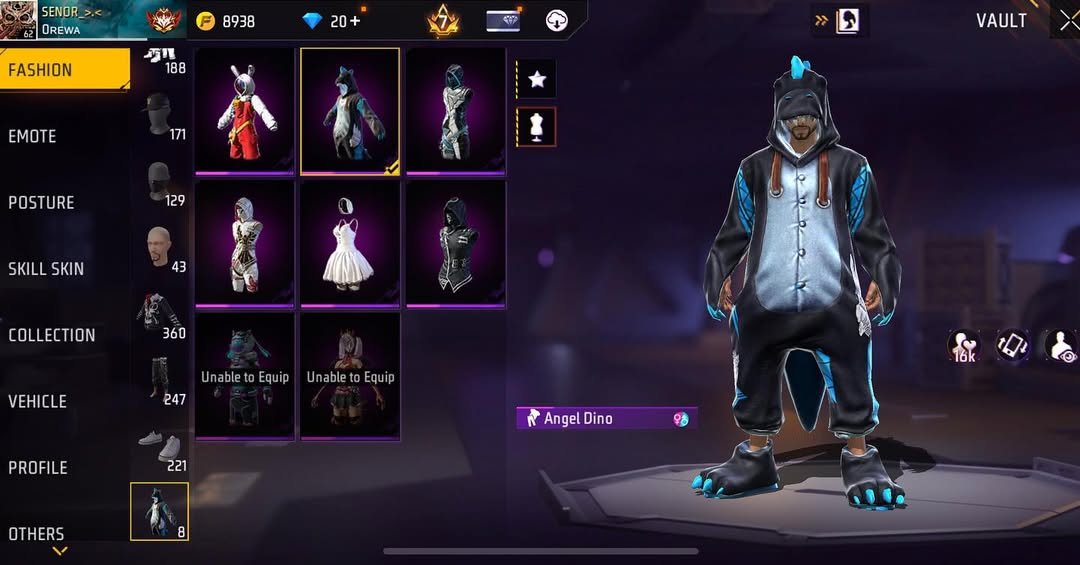
Task: Pick the black hooded assassin outfit
Action: tap(455, 243)
